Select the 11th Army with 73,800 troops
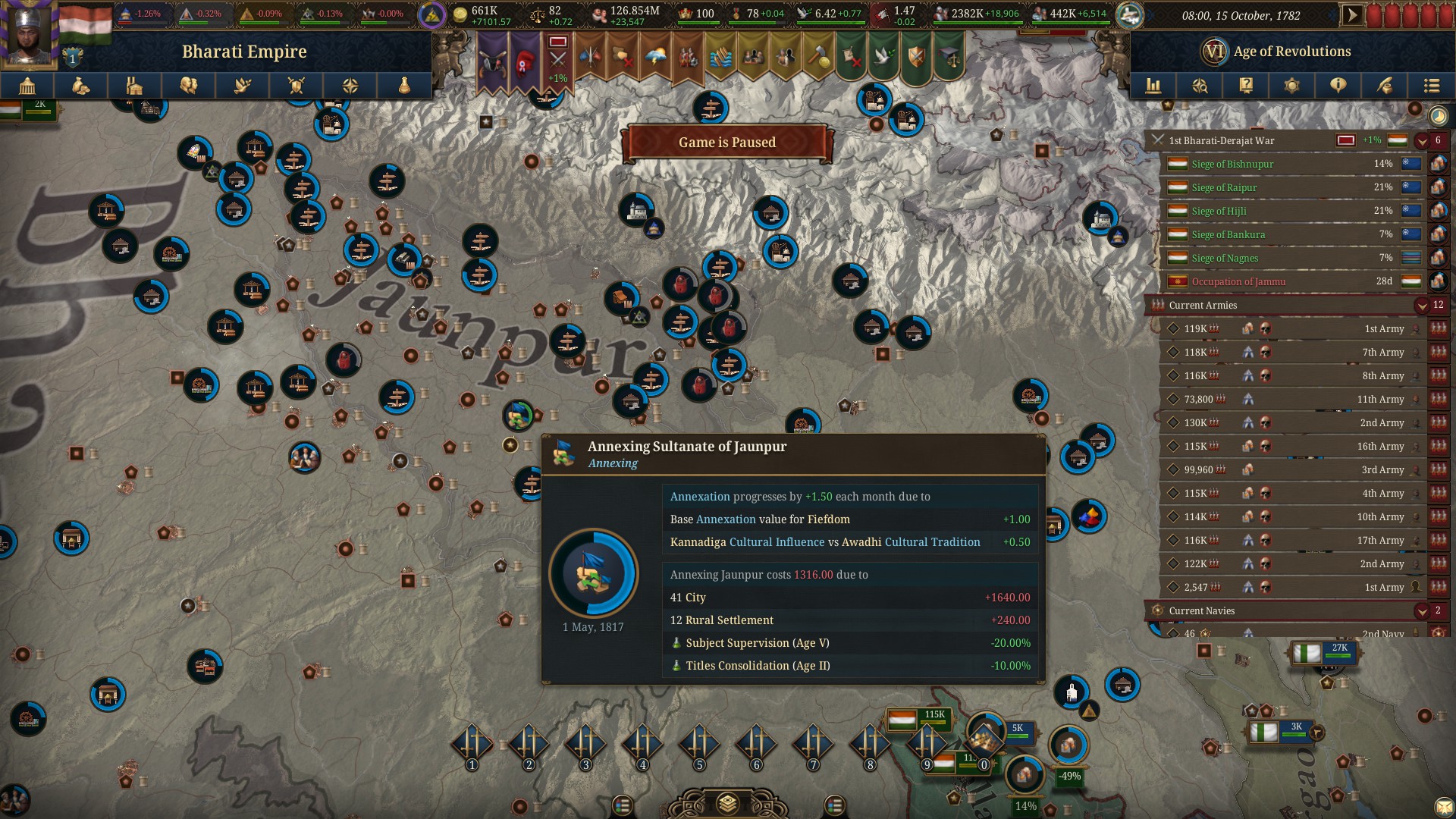1456x819 pixels. point(1289,399)
